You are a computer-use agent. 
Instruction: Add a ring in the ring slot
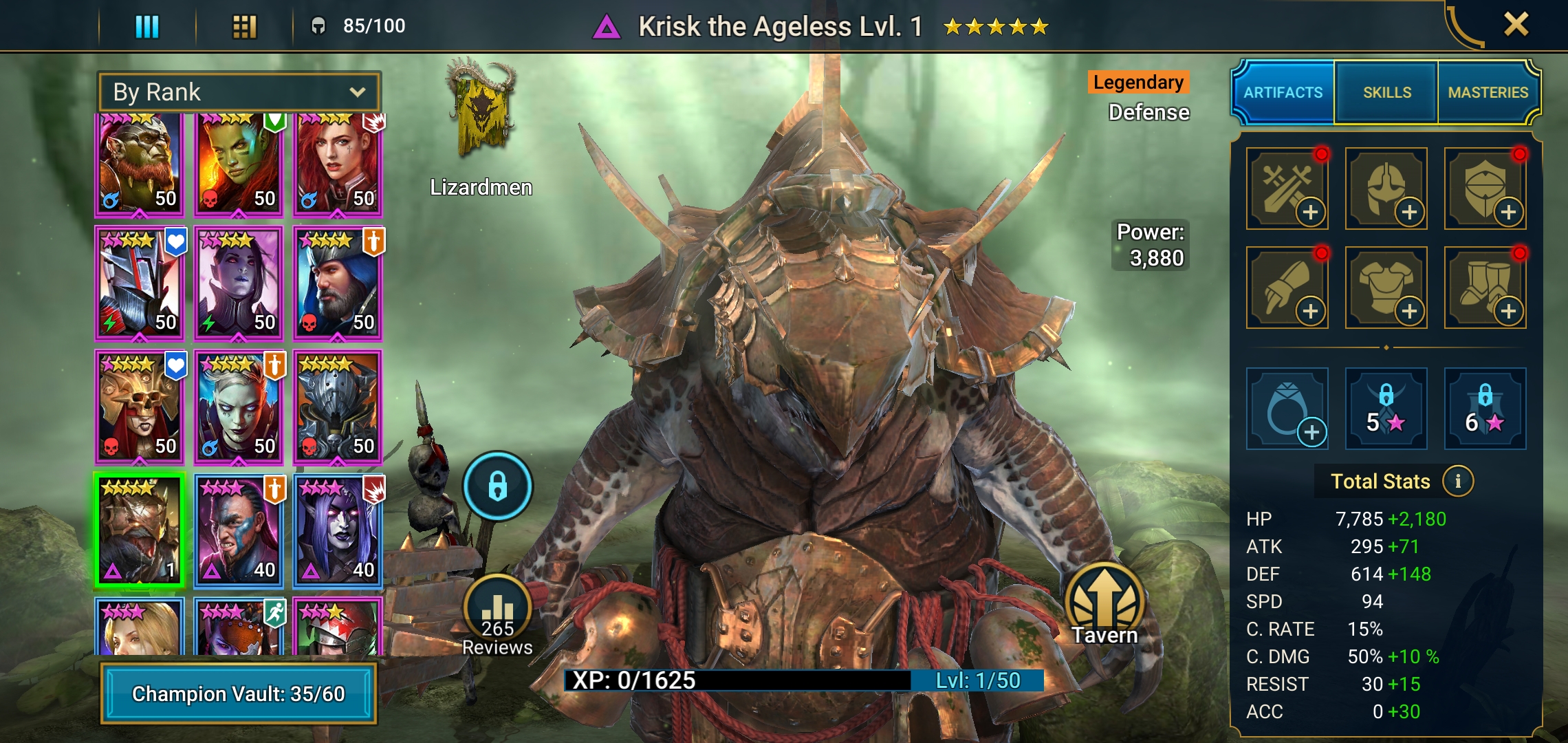coord(1287,409)
